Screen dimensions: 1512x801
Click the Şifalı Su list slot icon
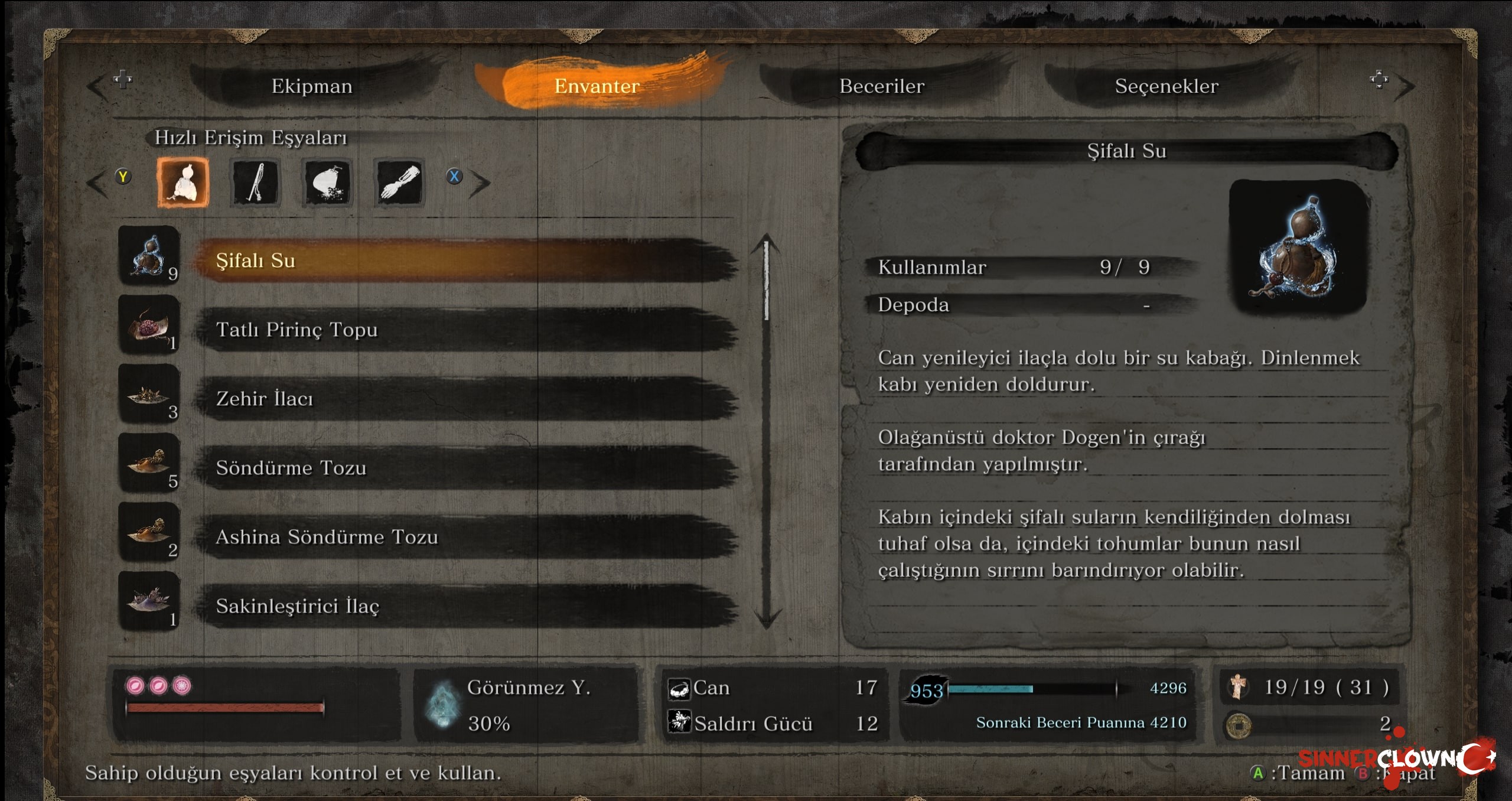click(x=149, y=256)
